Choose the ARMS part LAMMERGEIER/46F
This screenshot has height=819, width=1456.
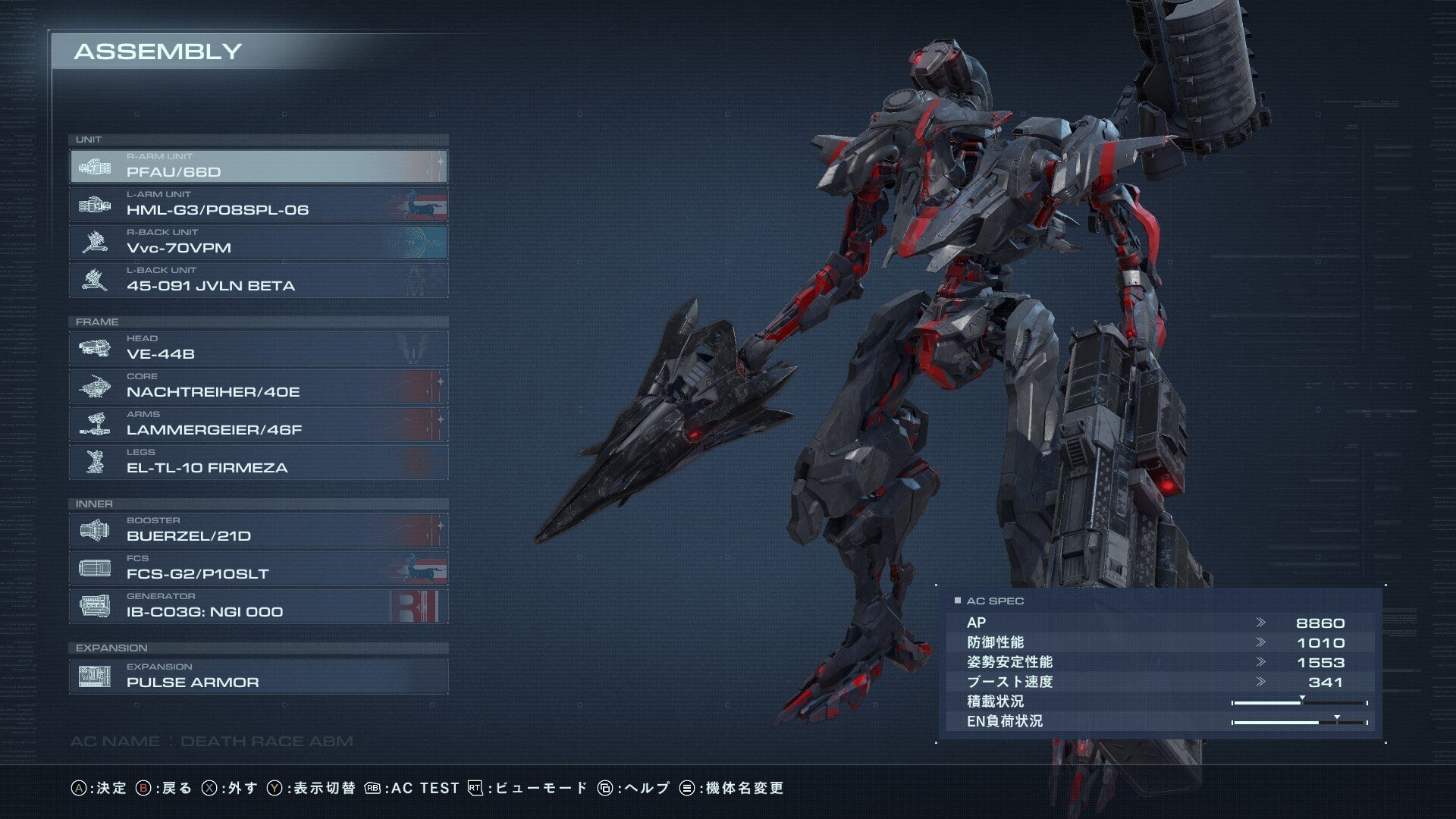259,424
